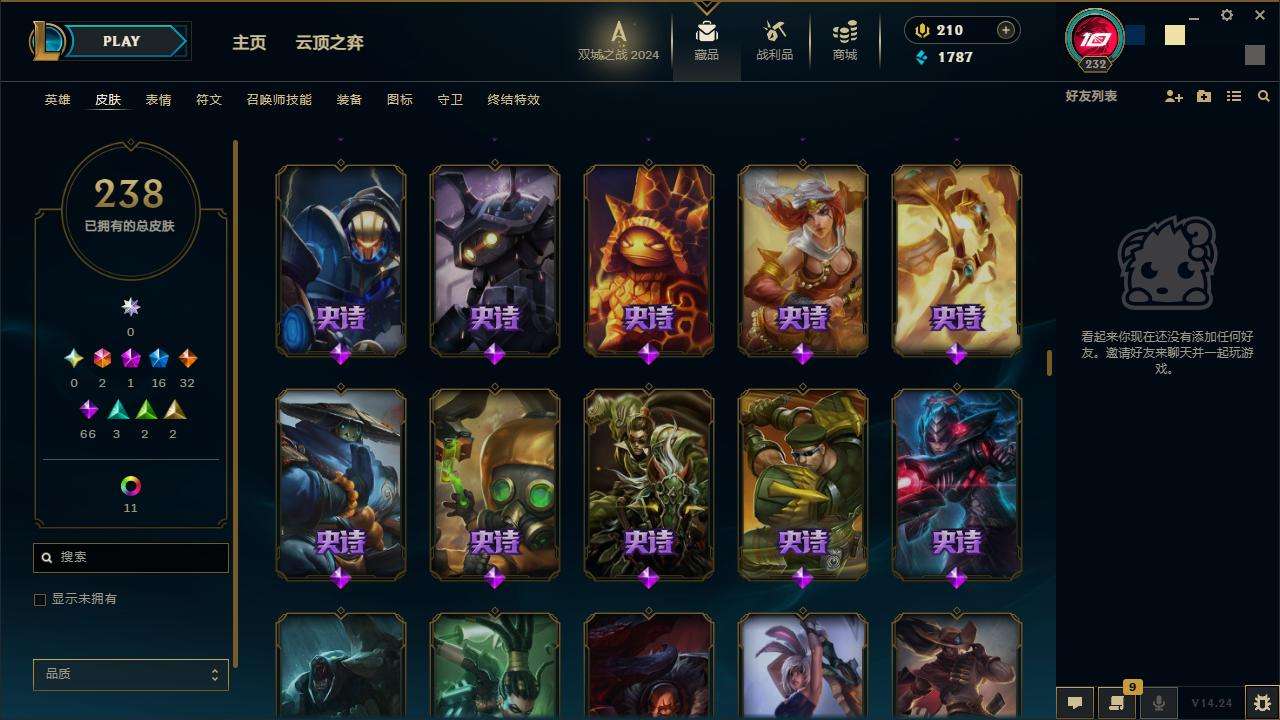Image resolution: width=1280 pixels, height=720 pixels.
Task: Click the plus button beside 210 RP
Action: [1006, 30]
